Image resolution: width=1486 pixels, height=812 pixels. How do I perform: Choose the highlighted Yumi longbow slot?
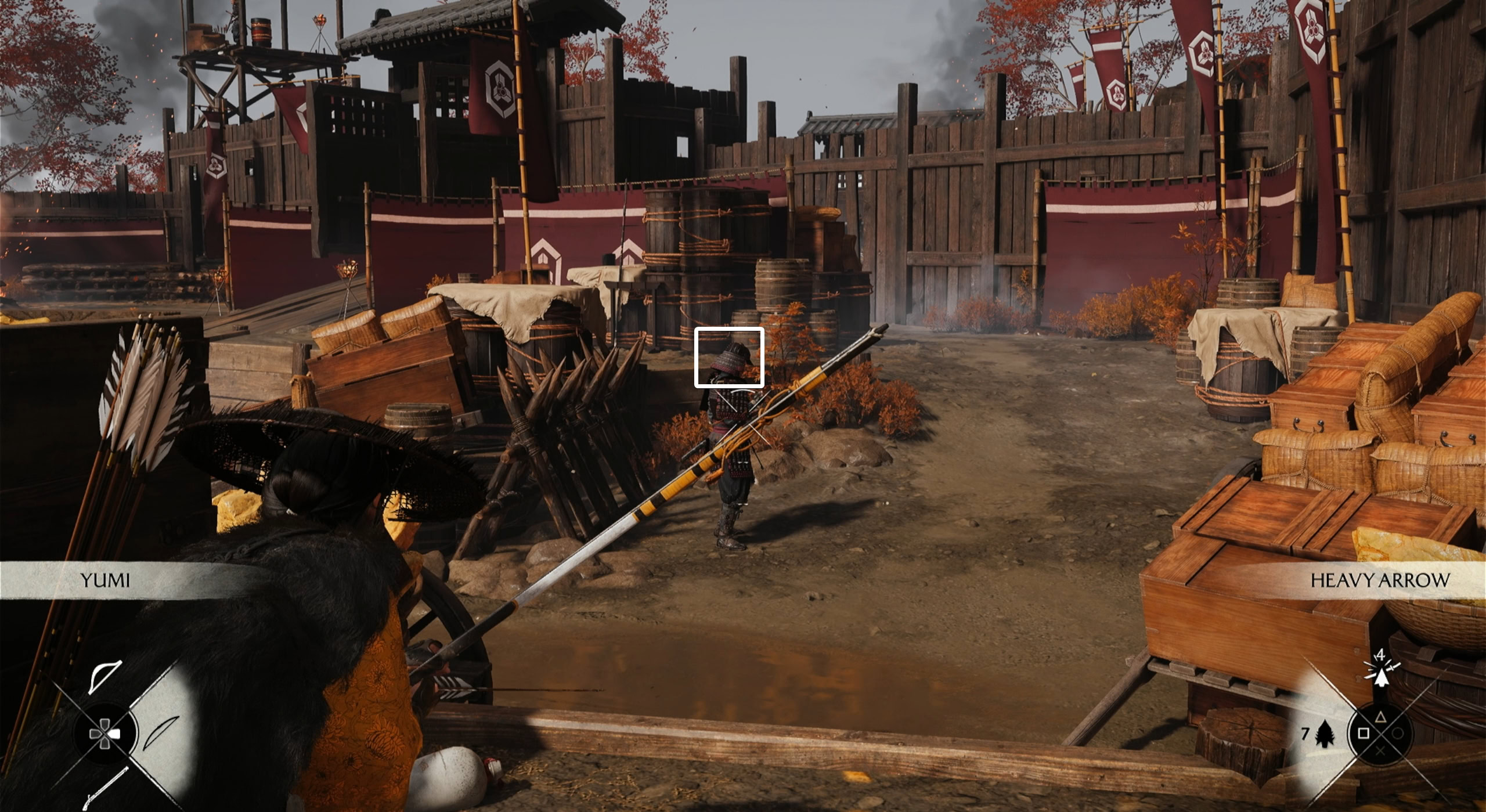[161, 734]
